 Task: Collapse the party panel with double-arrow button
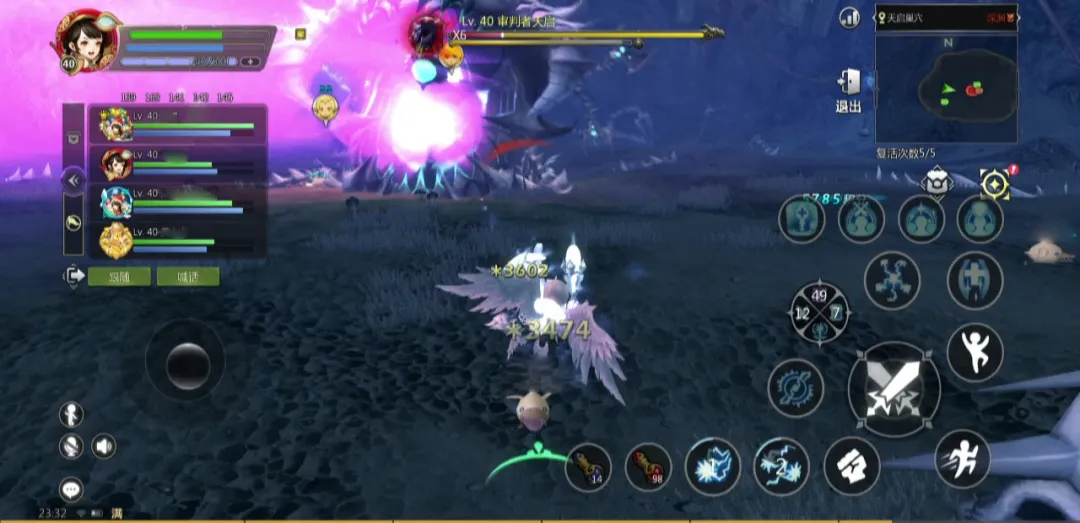[x=73, y=181]
